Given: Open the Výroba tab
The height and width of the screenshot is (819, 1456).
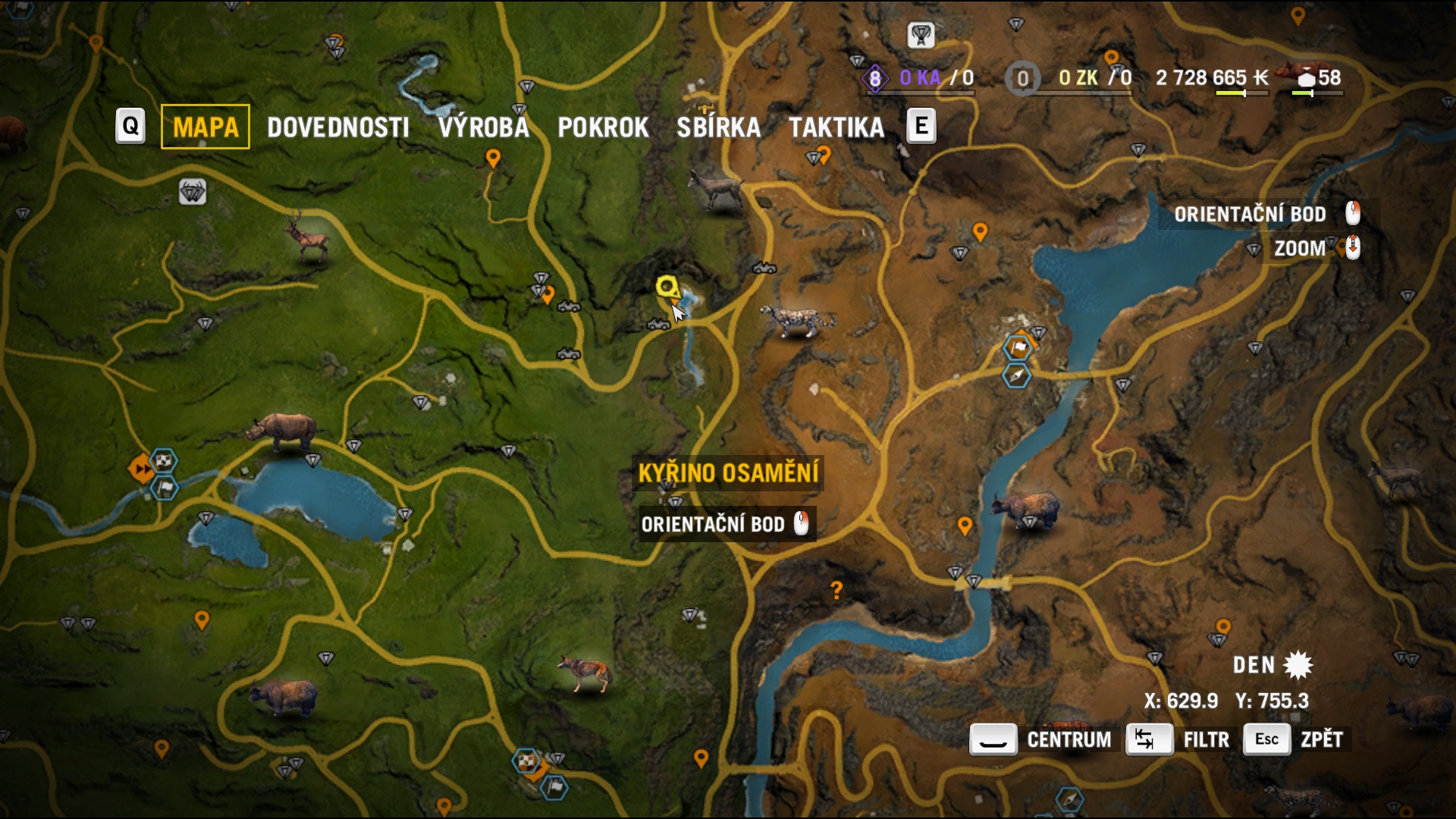Looking at the screenshot, I should point(483,127).
